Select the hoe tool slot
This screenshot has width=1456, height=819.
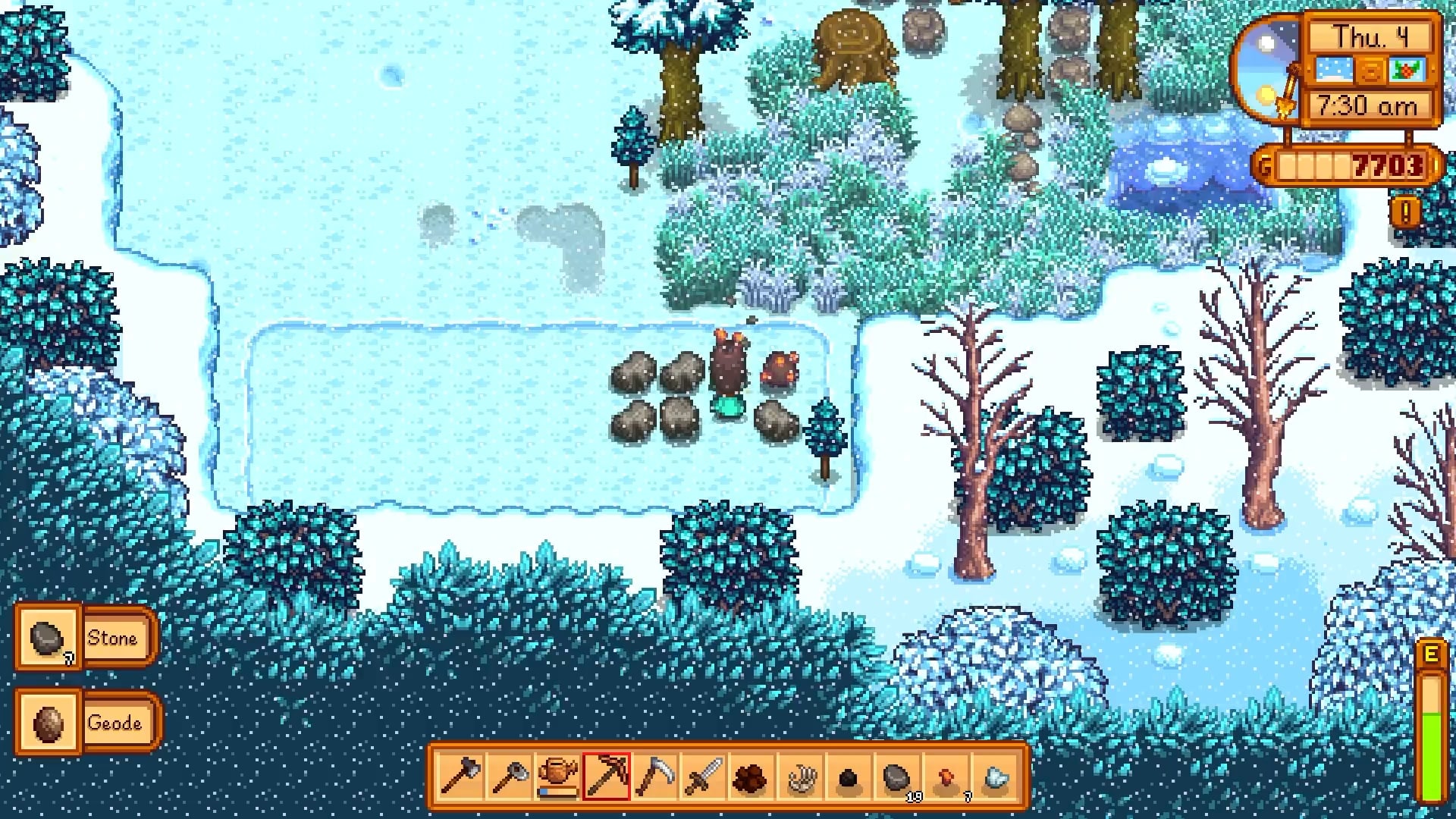pyautogui.click(x=510, y=777)
